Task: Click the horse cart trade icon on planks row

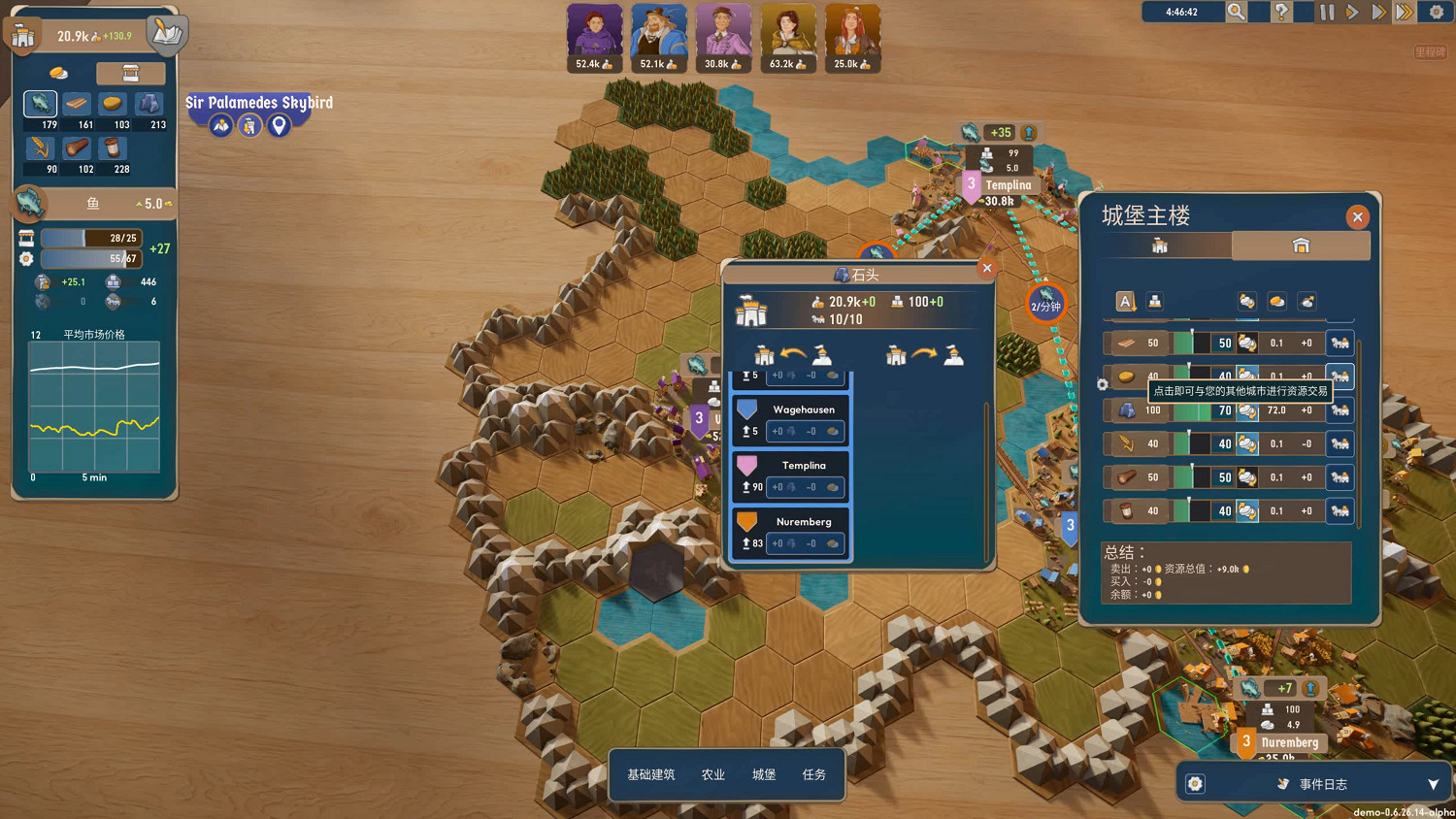Action: pyautogui.click(x=1340, y=343)
